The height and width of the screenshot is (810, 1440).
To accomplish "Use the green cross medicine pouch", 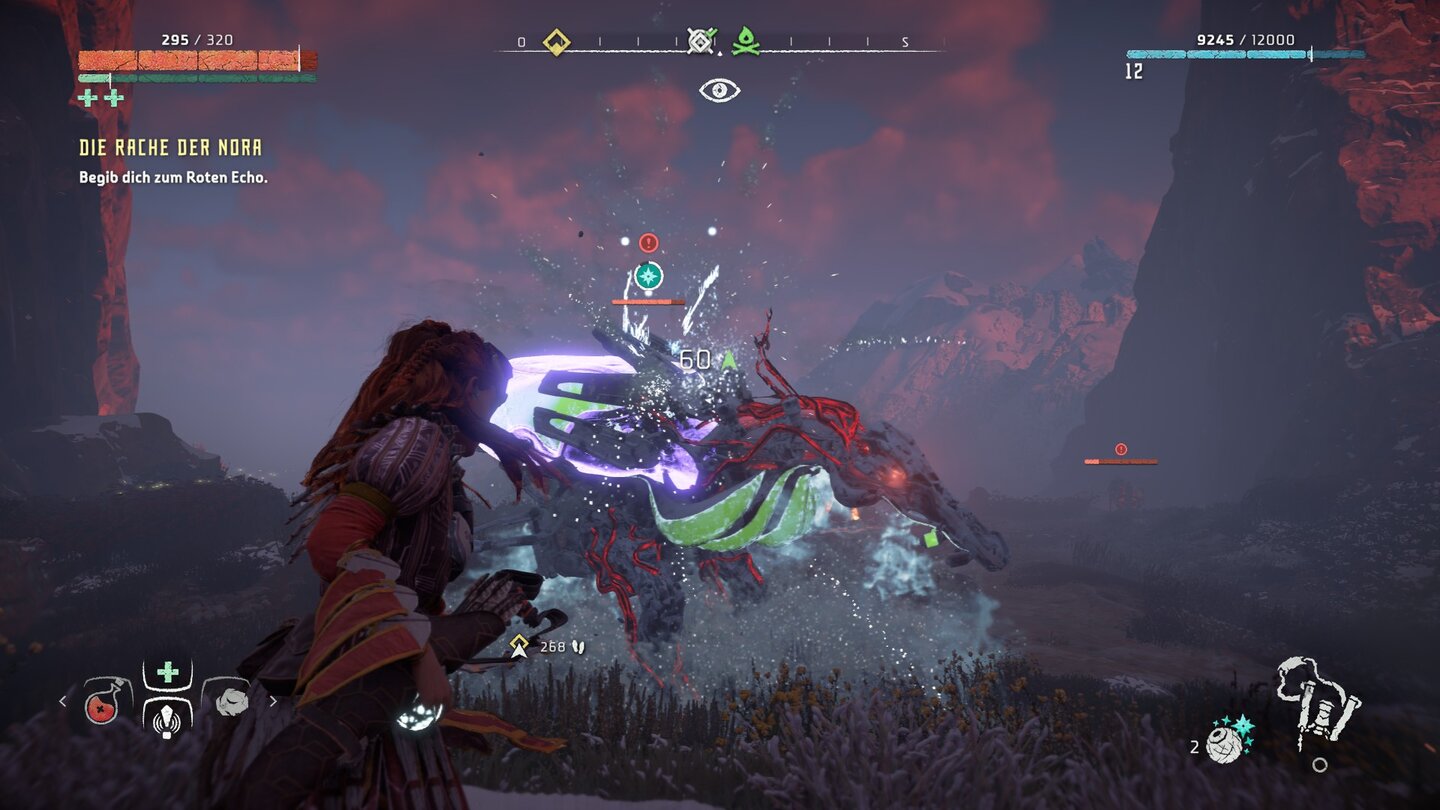I will 167,673.
